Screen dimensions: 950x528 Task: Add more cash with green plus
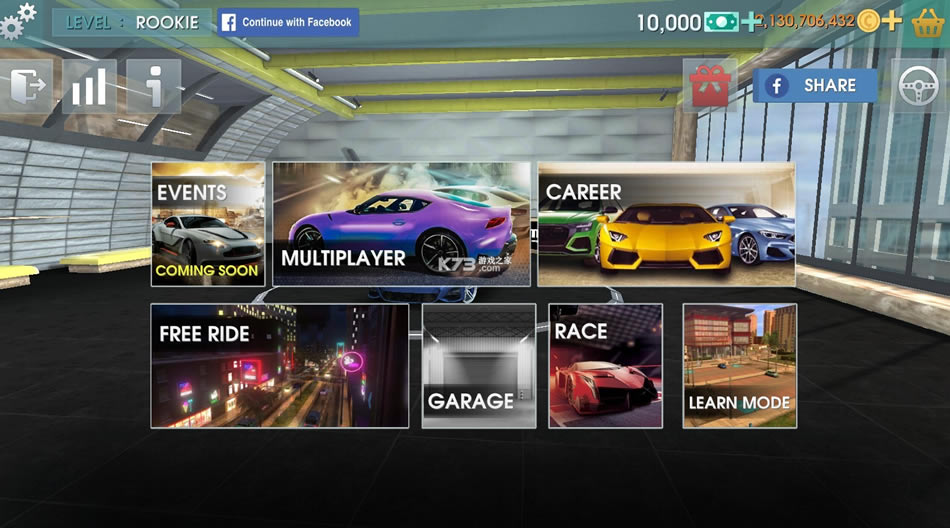pos(750,21)
